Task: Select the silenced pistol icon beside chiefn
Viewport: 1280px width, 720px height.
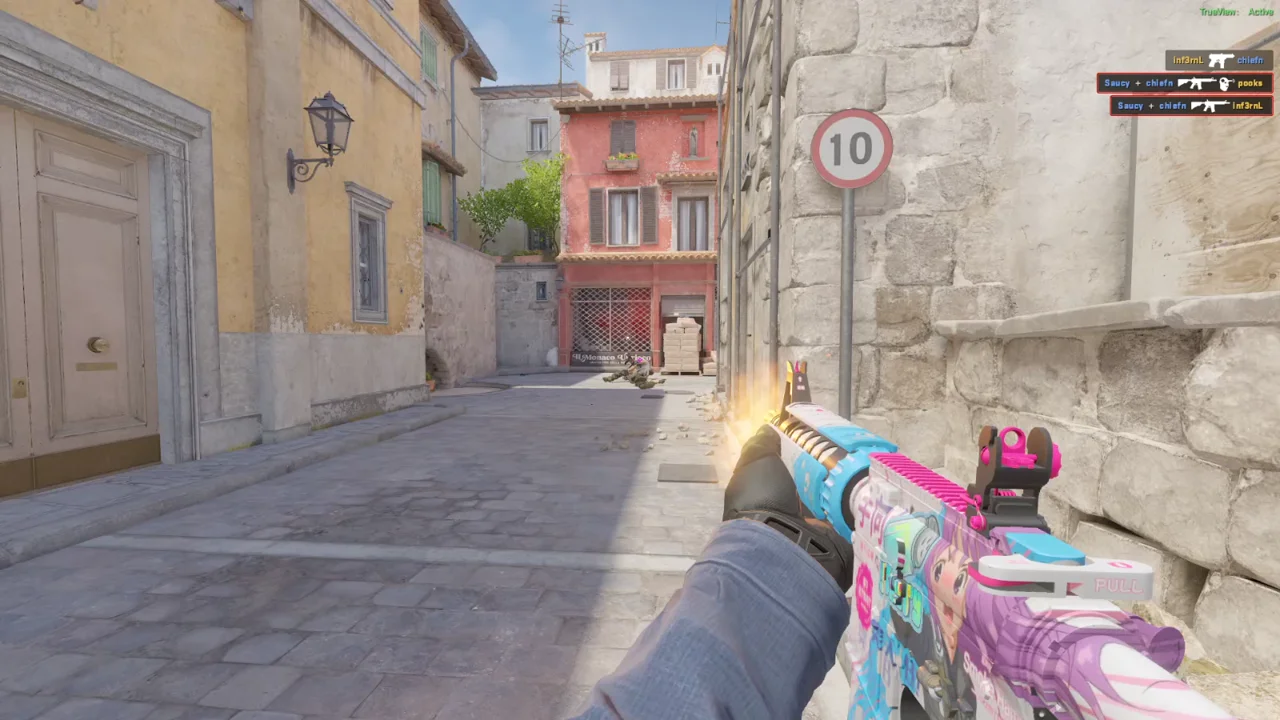Action: pos(1221,60)
